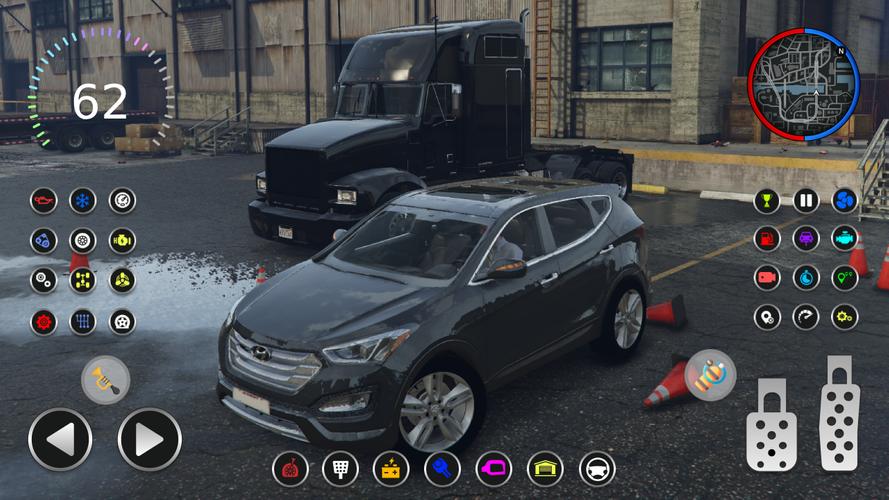This screenshot has height=500, width=889.
Task: Tap the yellow car battery icon
Action: 391,468
